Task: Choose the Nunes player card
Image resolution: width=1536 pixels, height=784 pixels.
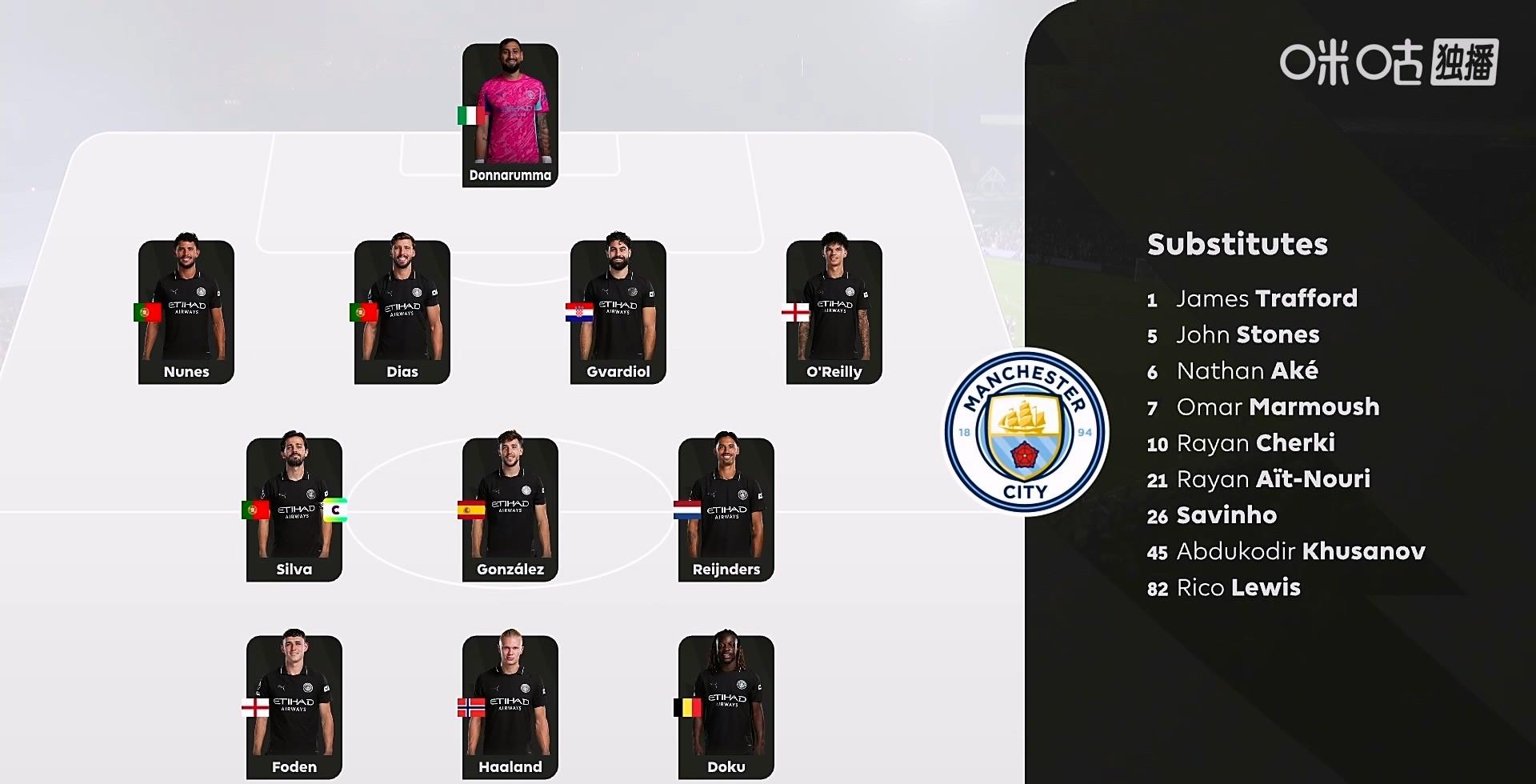Action: pos(186,312)
